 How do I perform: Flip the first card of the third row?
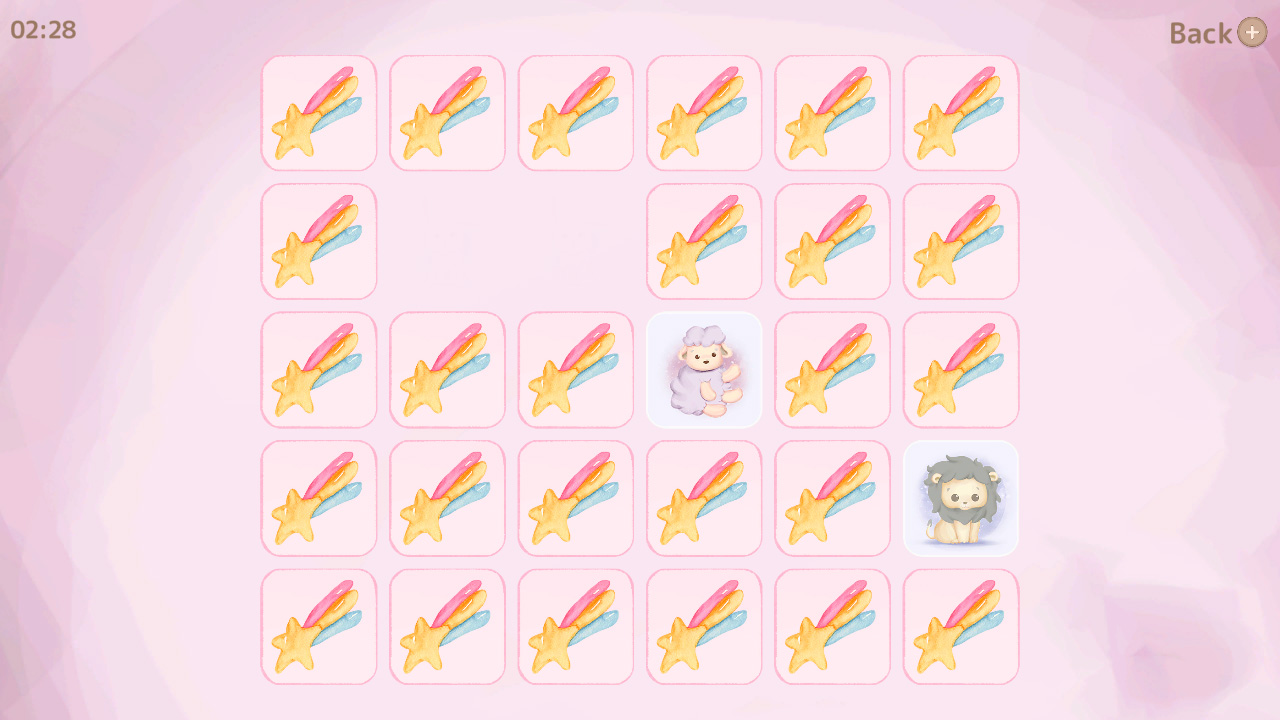click(318, 370)
